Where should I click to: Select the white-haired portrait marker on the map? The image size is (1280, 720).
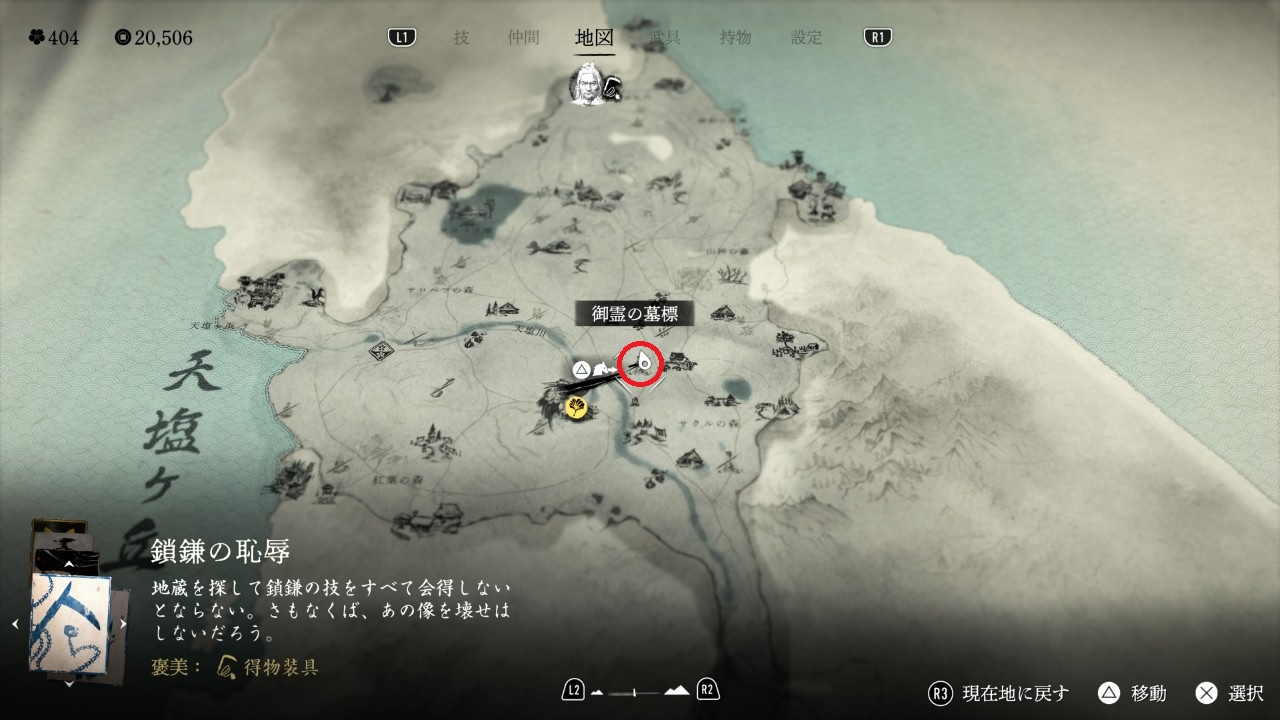pyautogui.click(x=586, y=86)
